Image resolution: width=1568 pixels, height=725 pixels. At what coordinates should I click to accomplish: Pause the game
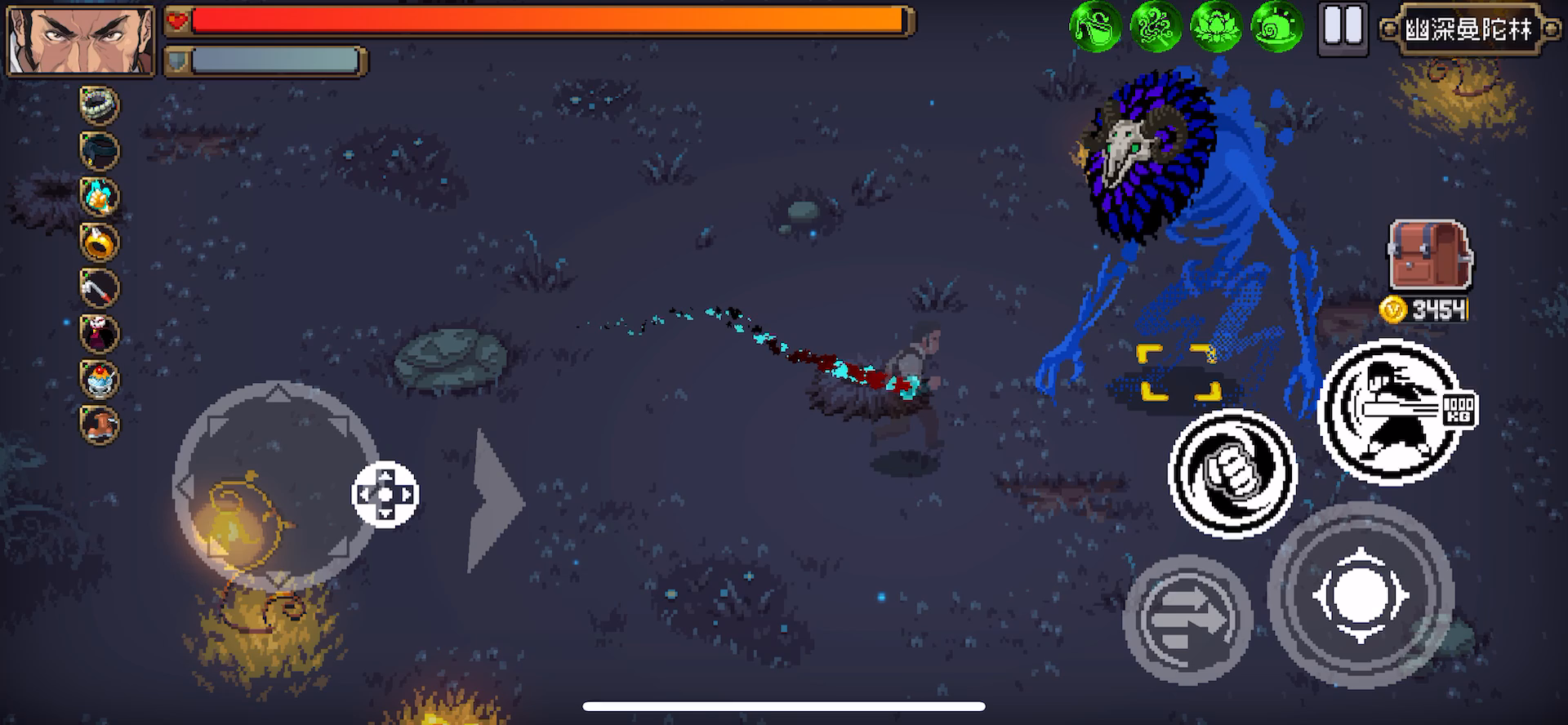1343,29
